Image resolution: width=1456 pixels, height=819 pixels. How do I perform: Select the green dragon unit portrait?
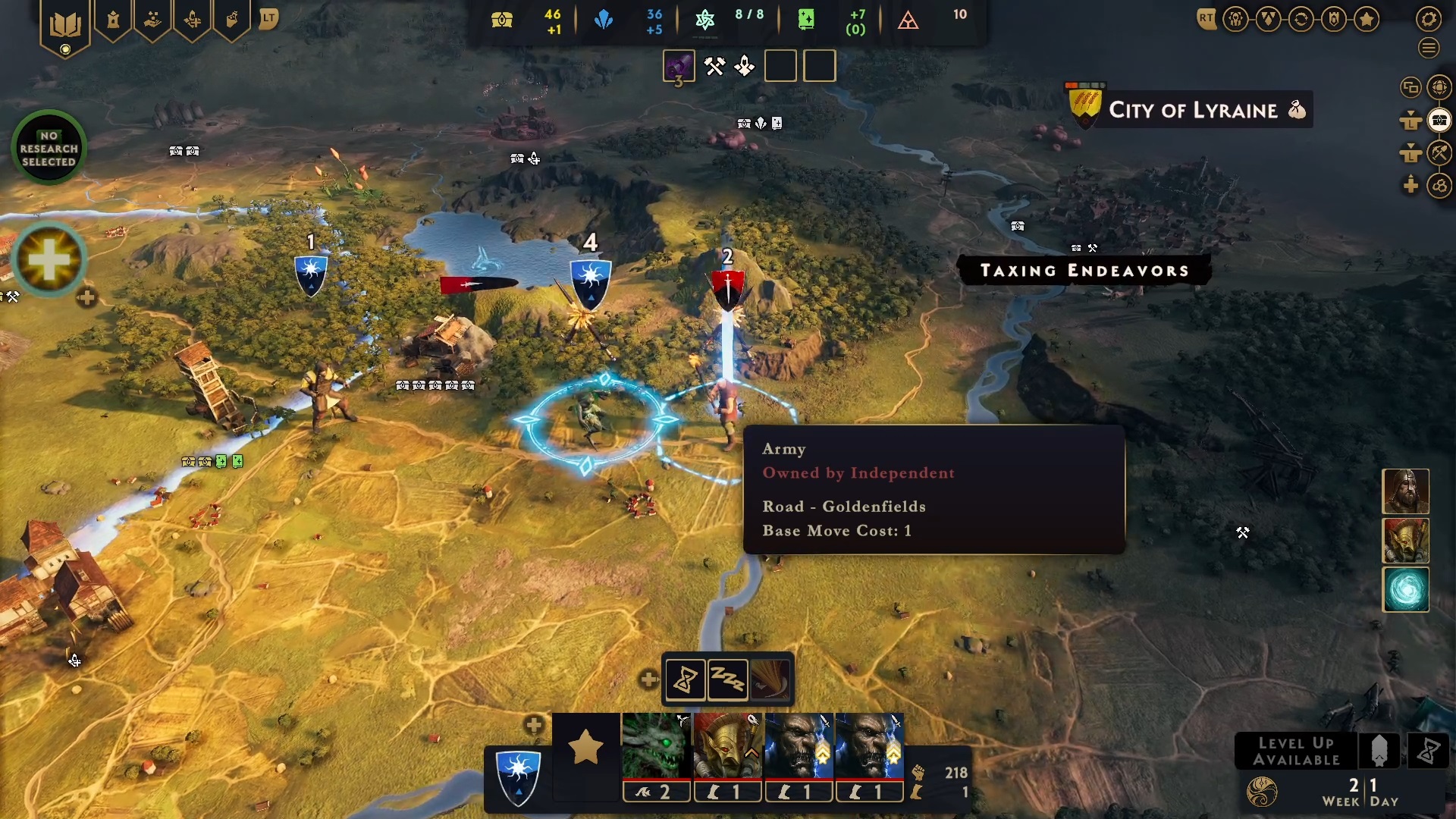point(656,746)
